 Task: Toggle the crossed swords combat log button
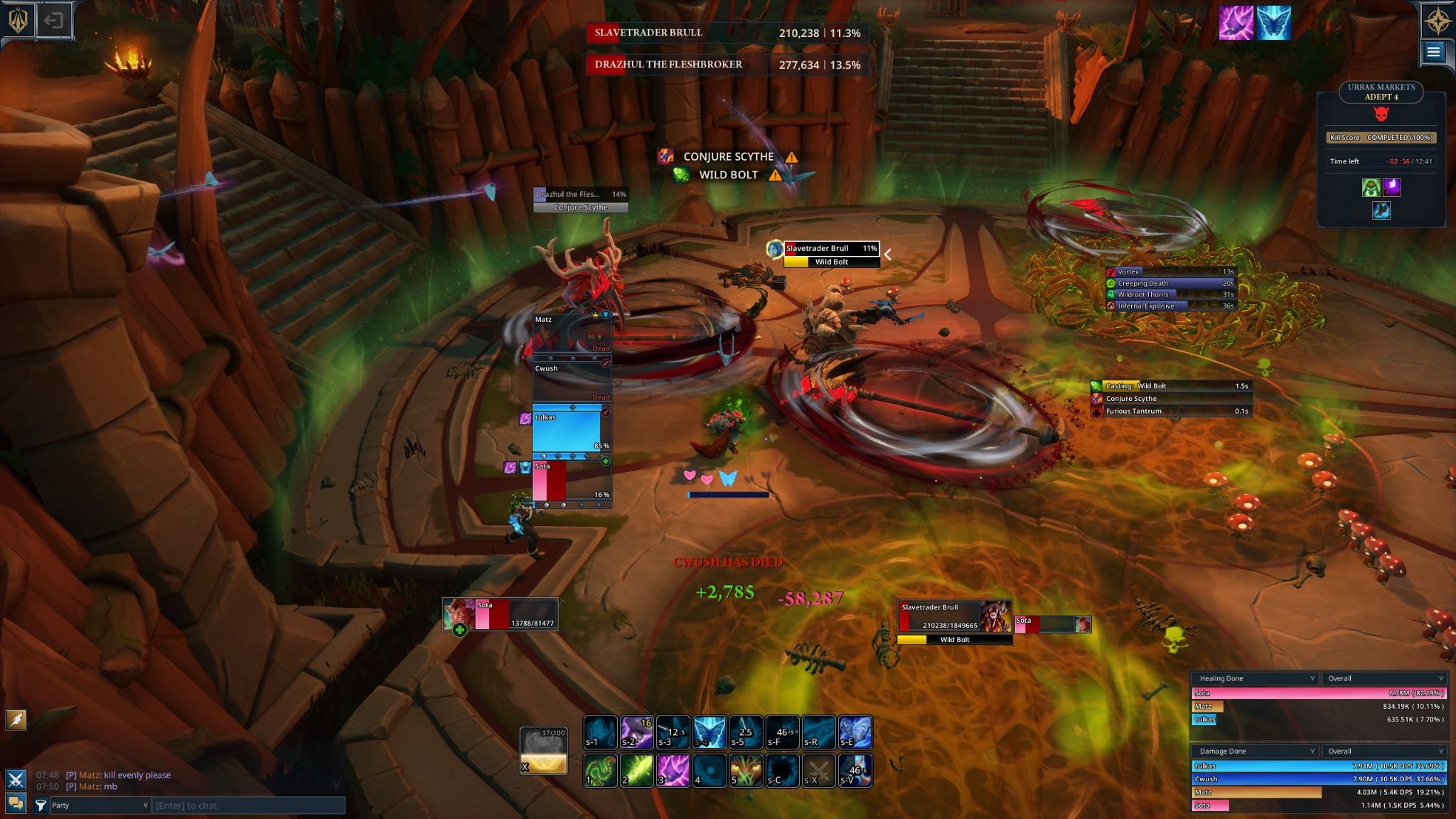[x=16, y=779]
